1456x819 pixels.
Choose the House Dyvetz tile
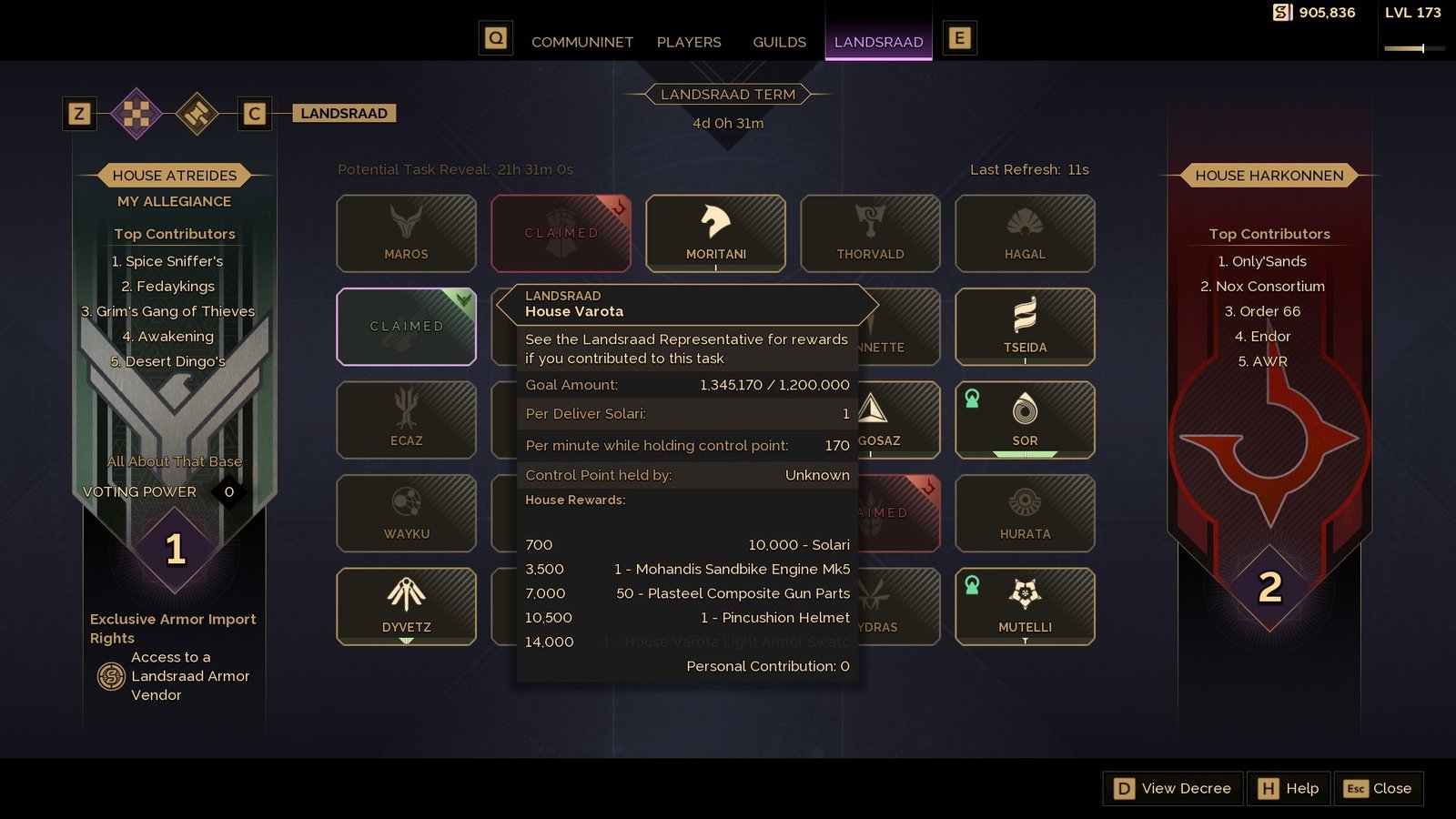tap(406, 606)
